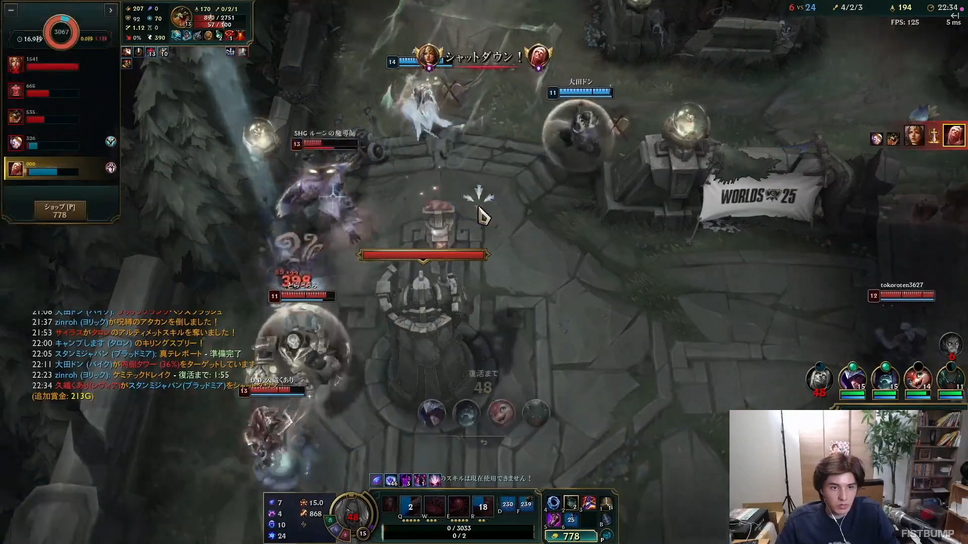This screenshot has height=544, width=968.
Task: Click the killer's portrait in the kill notification
Action: coord(429,56)
